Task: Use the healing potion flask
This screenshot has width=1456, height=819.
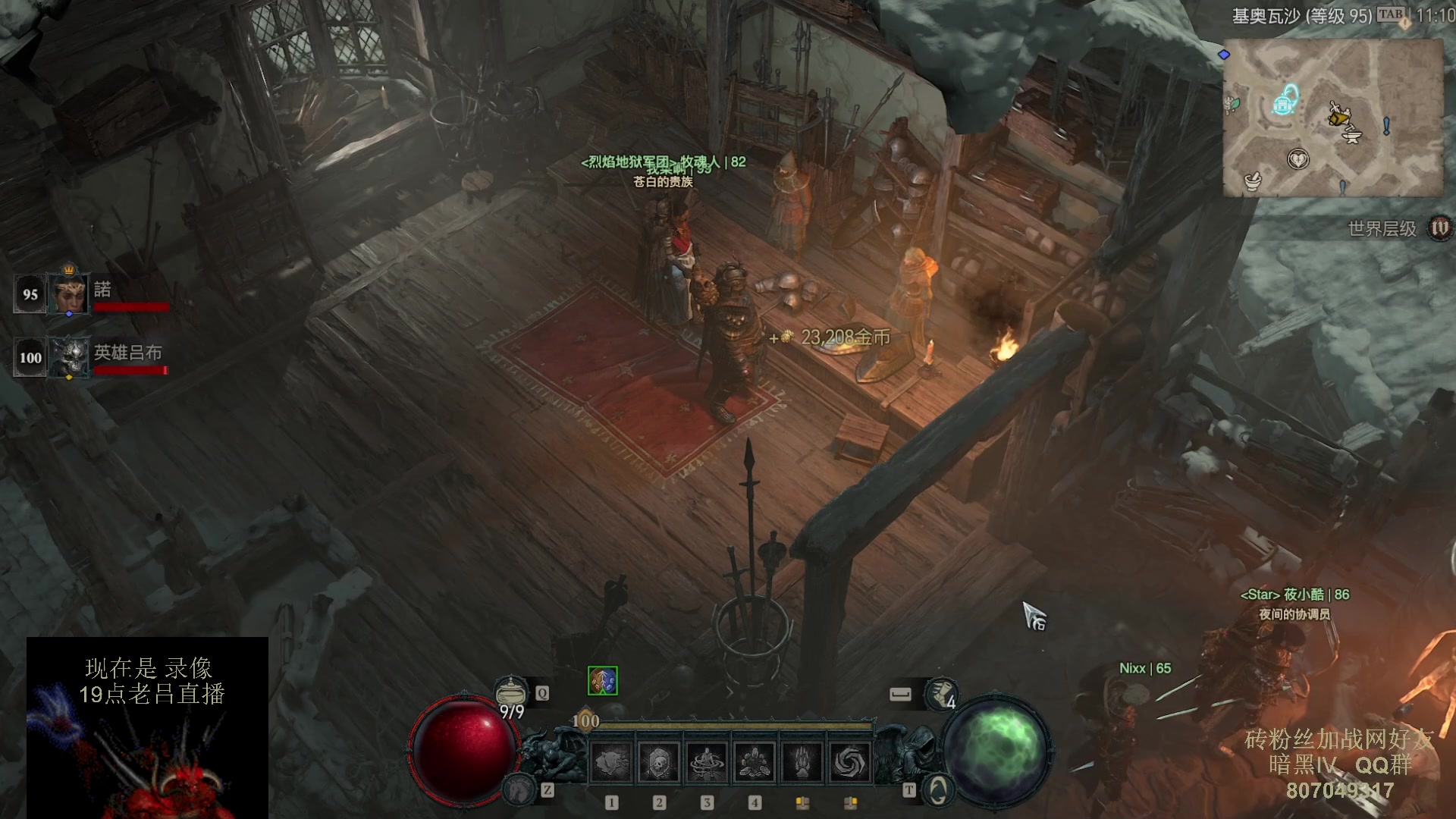Action: point(511,690)
